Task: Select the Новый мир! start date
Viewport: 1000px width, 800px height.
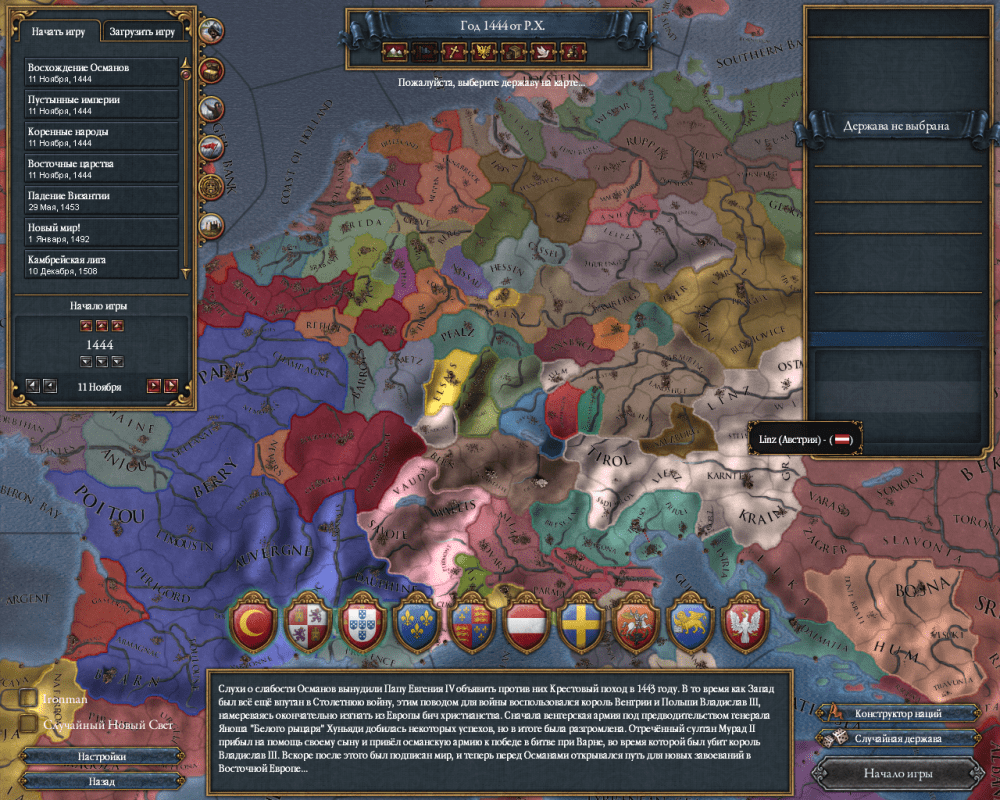Action: pos(102,232)
